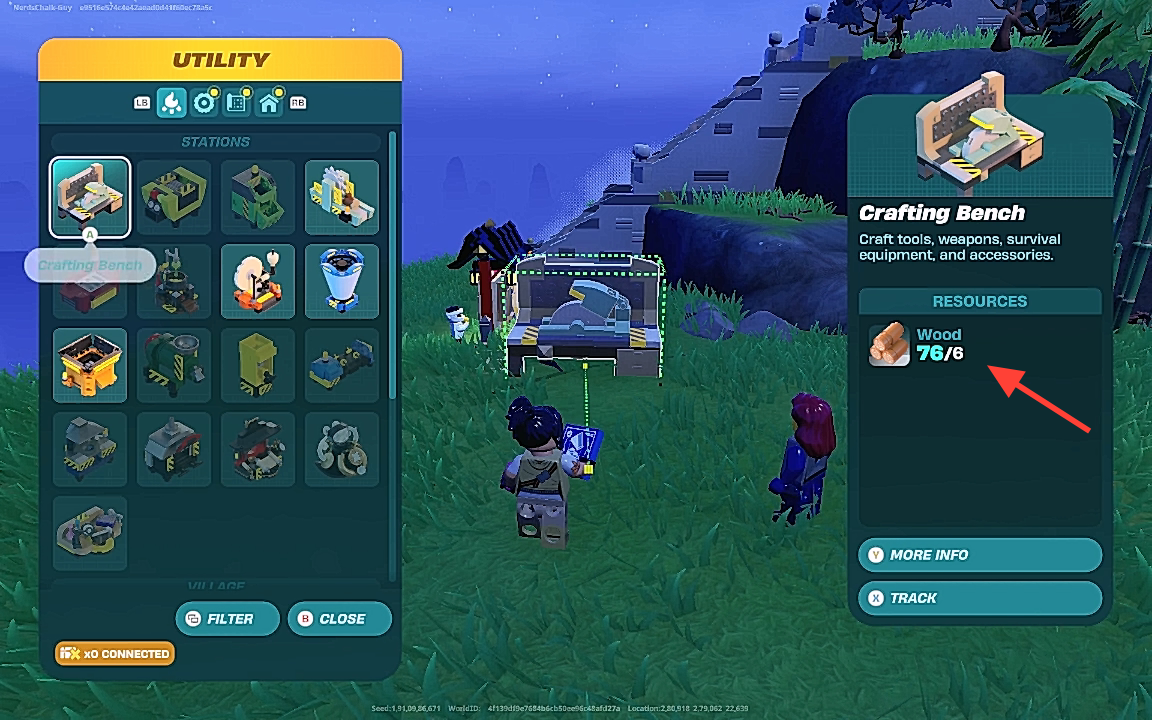The height and width of the screenshot is (720, 1152).
Task: Switch to the house-icon category tab
Action: coord(269,102)
